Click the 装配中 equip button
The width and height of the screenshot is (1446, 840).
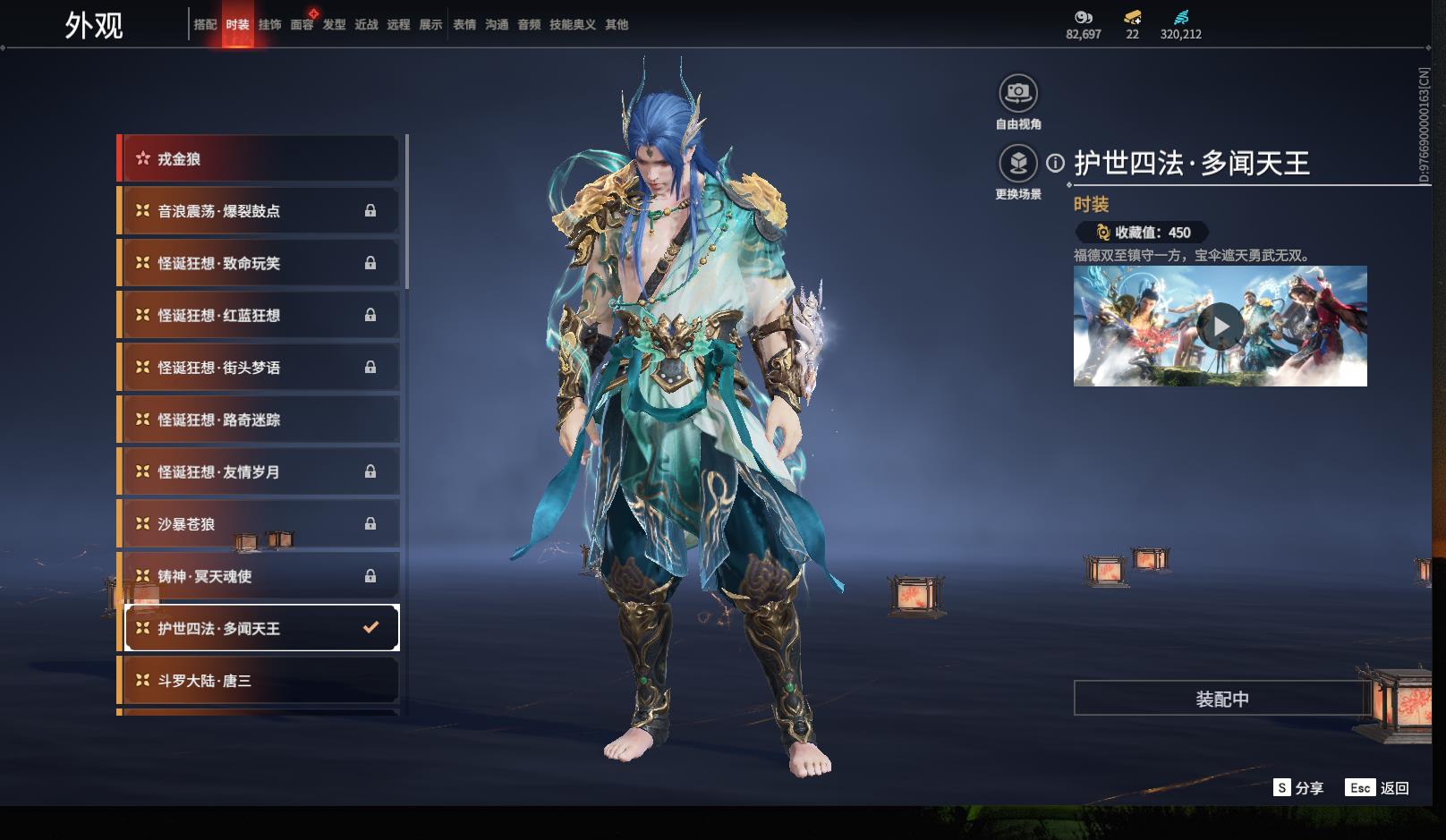pyautogui.click(x=1221, y=699)
